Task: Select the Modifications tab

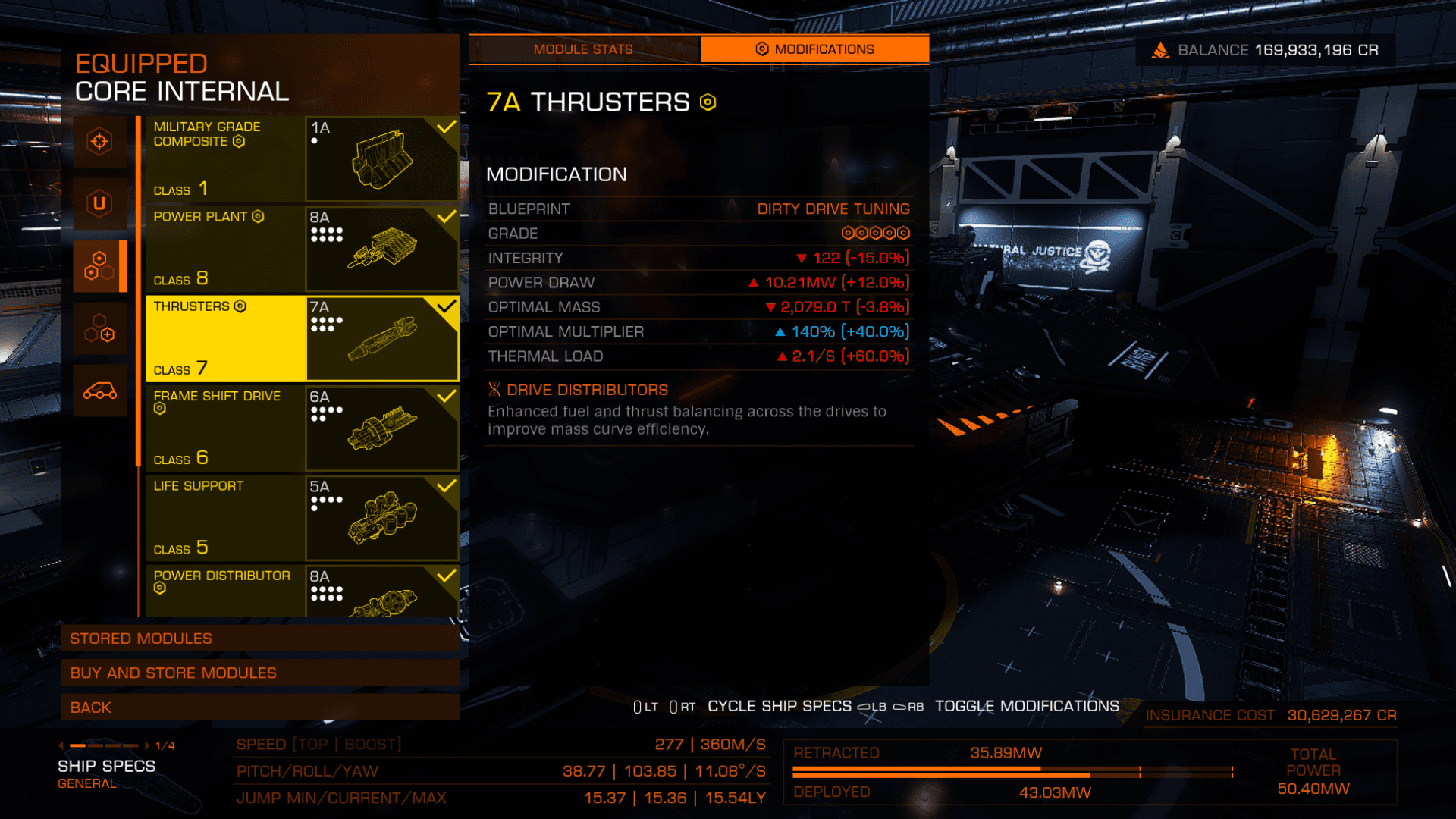Action: tap(814, 49)
